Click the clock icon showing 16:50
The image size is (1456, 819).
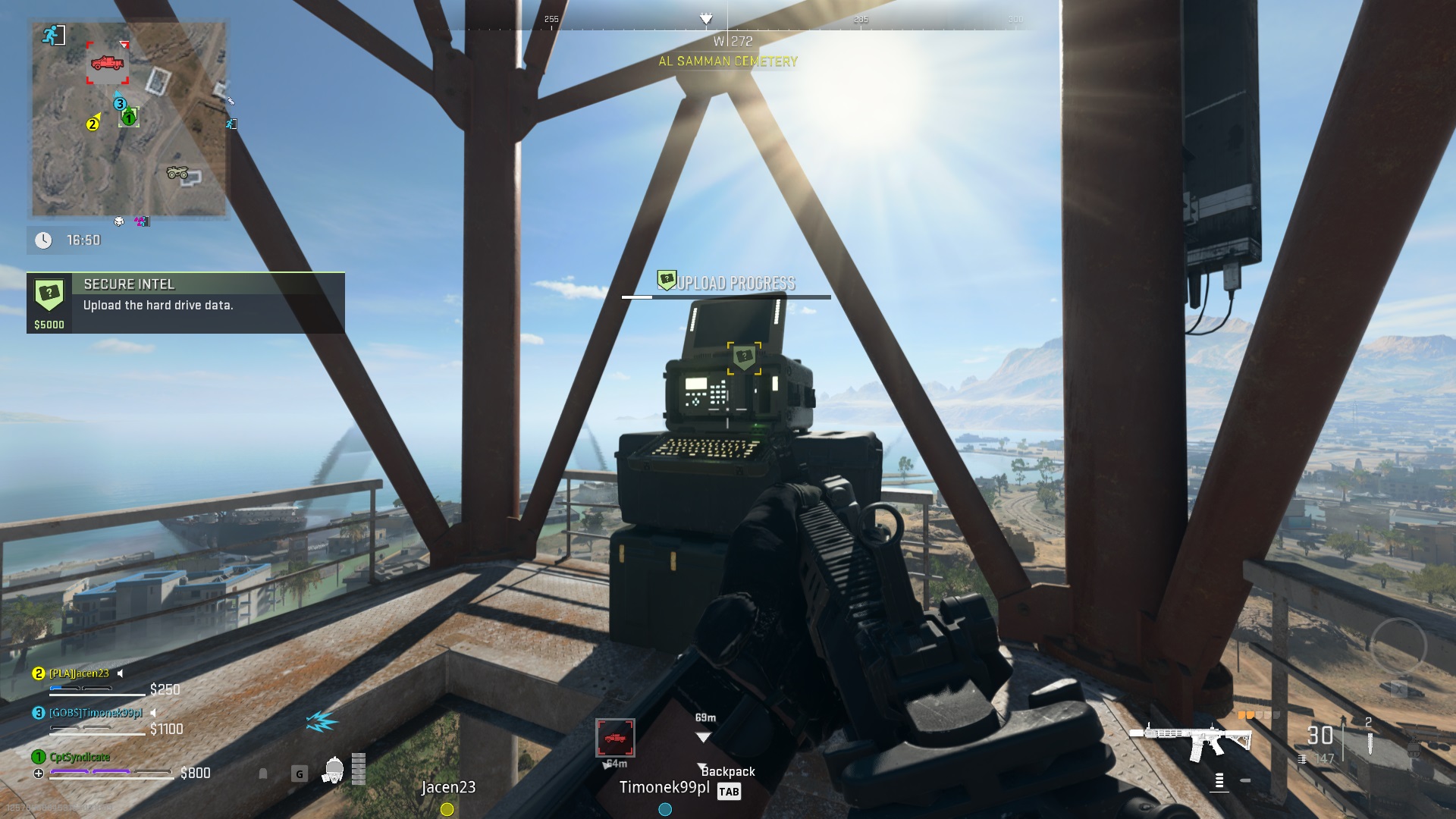tap(44, 240)
